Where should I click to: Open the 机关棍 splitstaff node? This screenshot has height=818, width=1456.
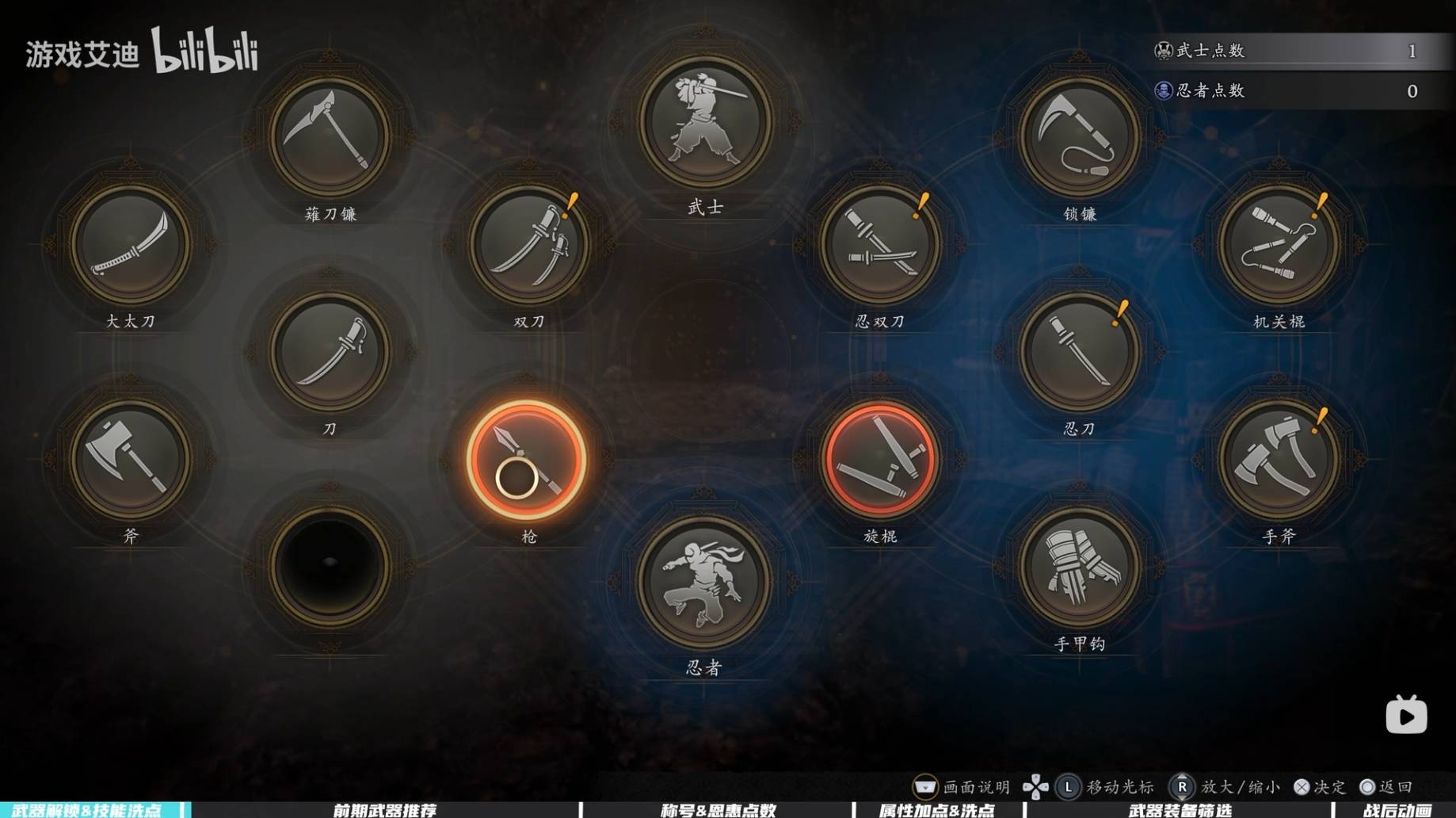[x=1279, y=245]
